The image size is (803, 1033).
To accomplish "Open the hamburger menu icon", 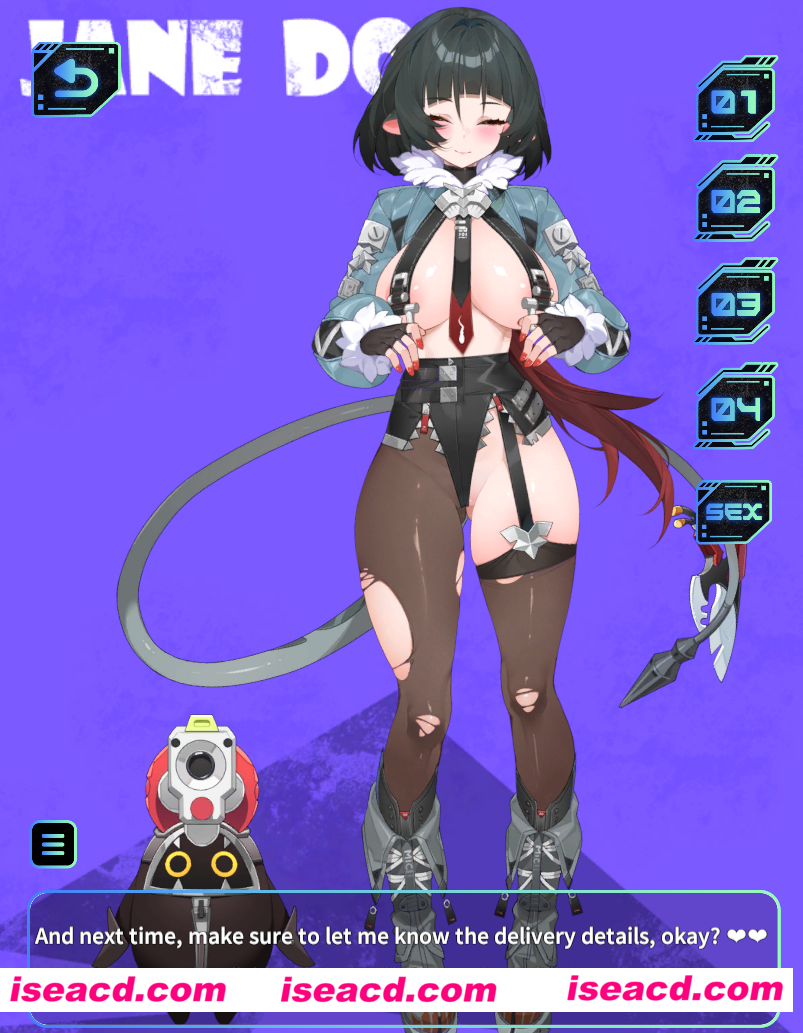I will (x=53, y=844).
